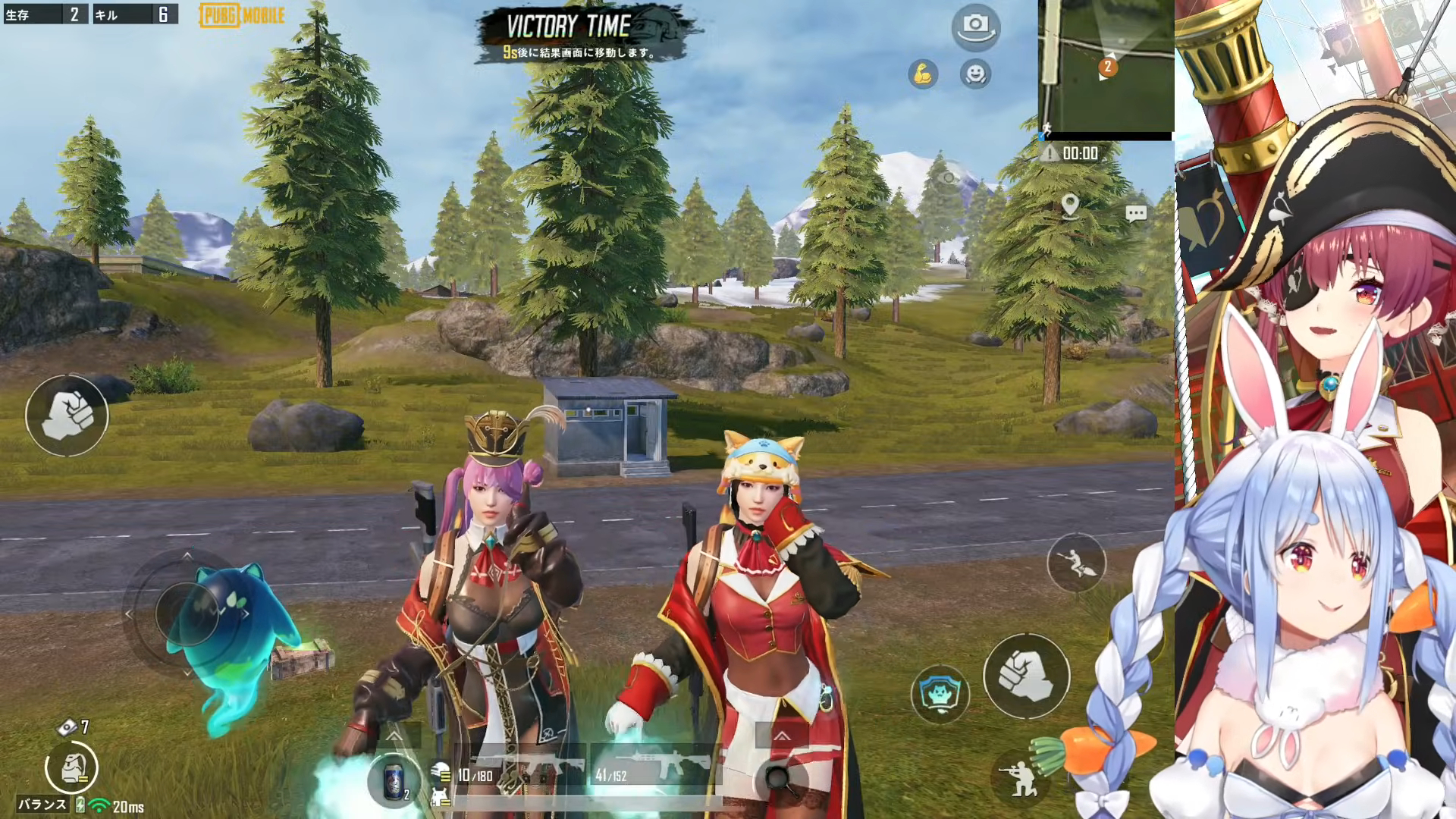Expand the throwables list above the pan
Screen dimensions: 1456x819
tap(781, 736)
